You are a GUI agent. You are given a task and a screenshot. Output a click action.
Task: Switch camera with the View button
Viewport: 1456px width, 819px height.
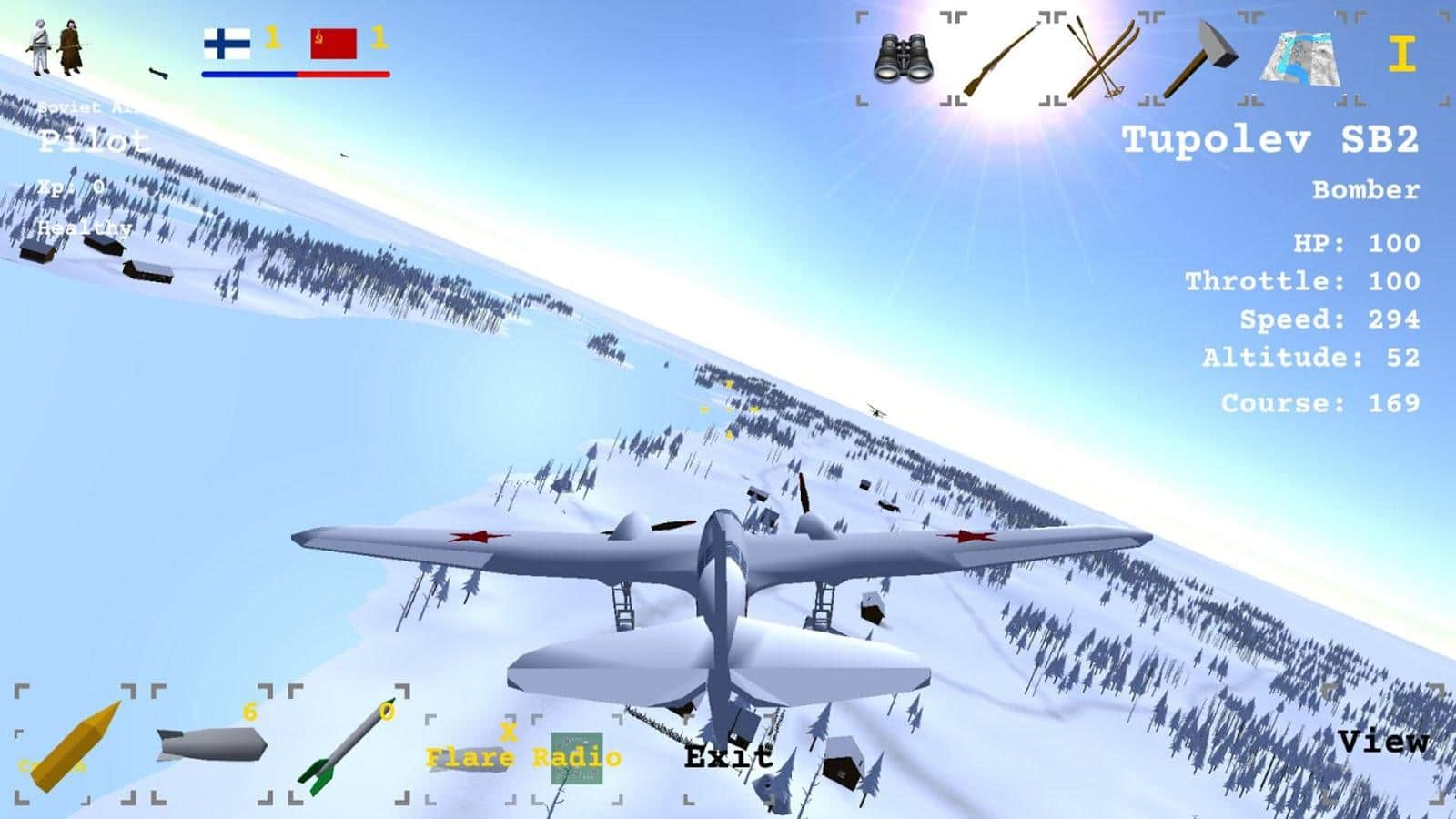point(1382,742)
